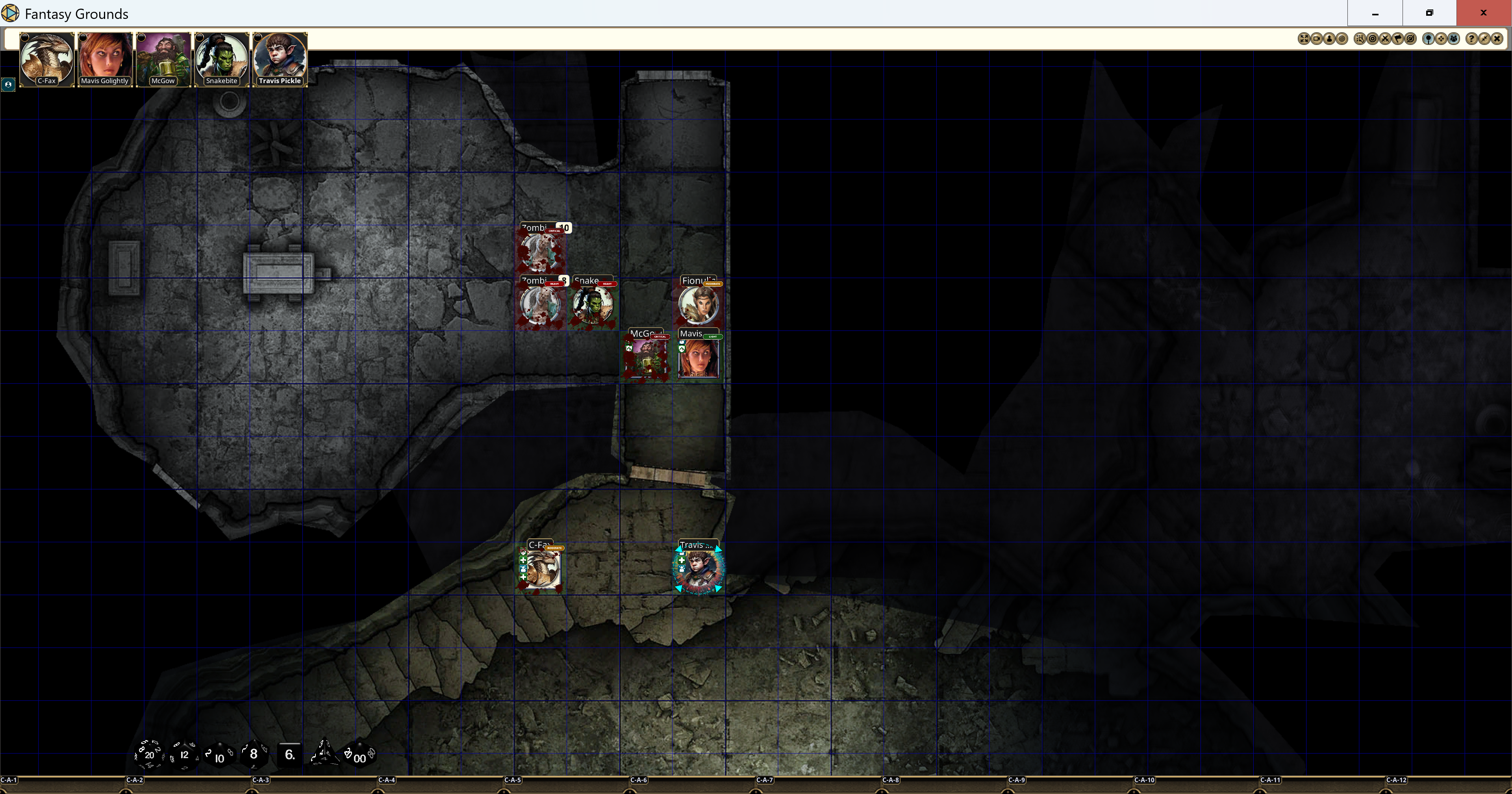Toggle the blue party vision group icon
Viewport: 1512px width, 794px height.
point(1454,39)
